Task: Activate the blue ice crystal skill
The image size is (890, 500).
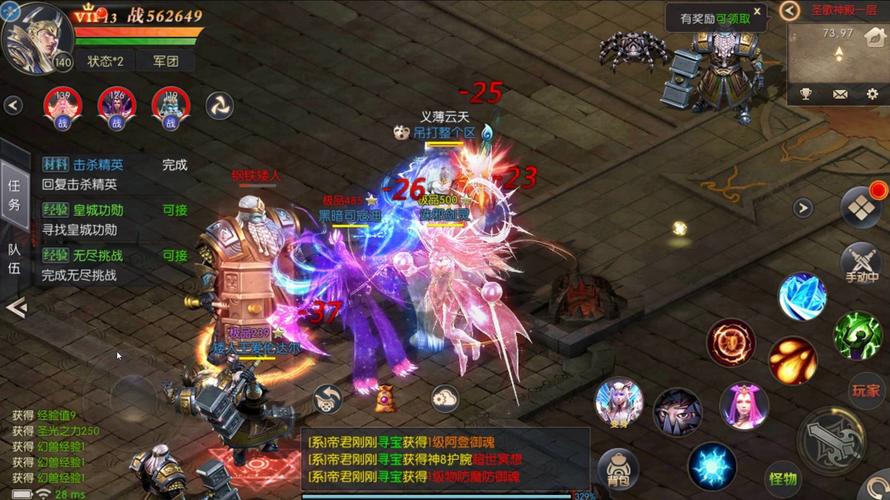Action: pos(802,297)
